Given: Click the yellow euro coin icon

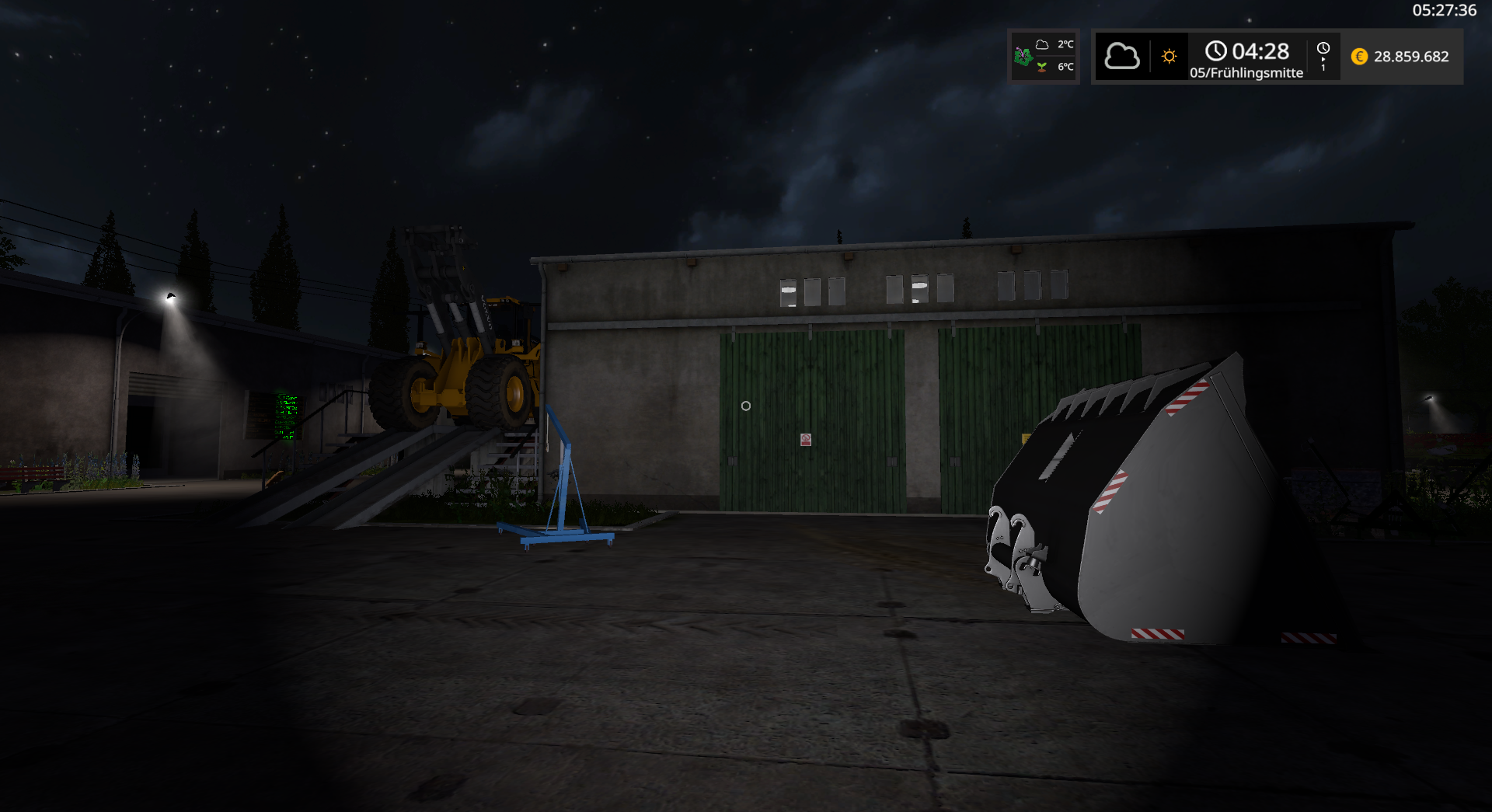Looking at the screenshot, I should [1359, 57].
